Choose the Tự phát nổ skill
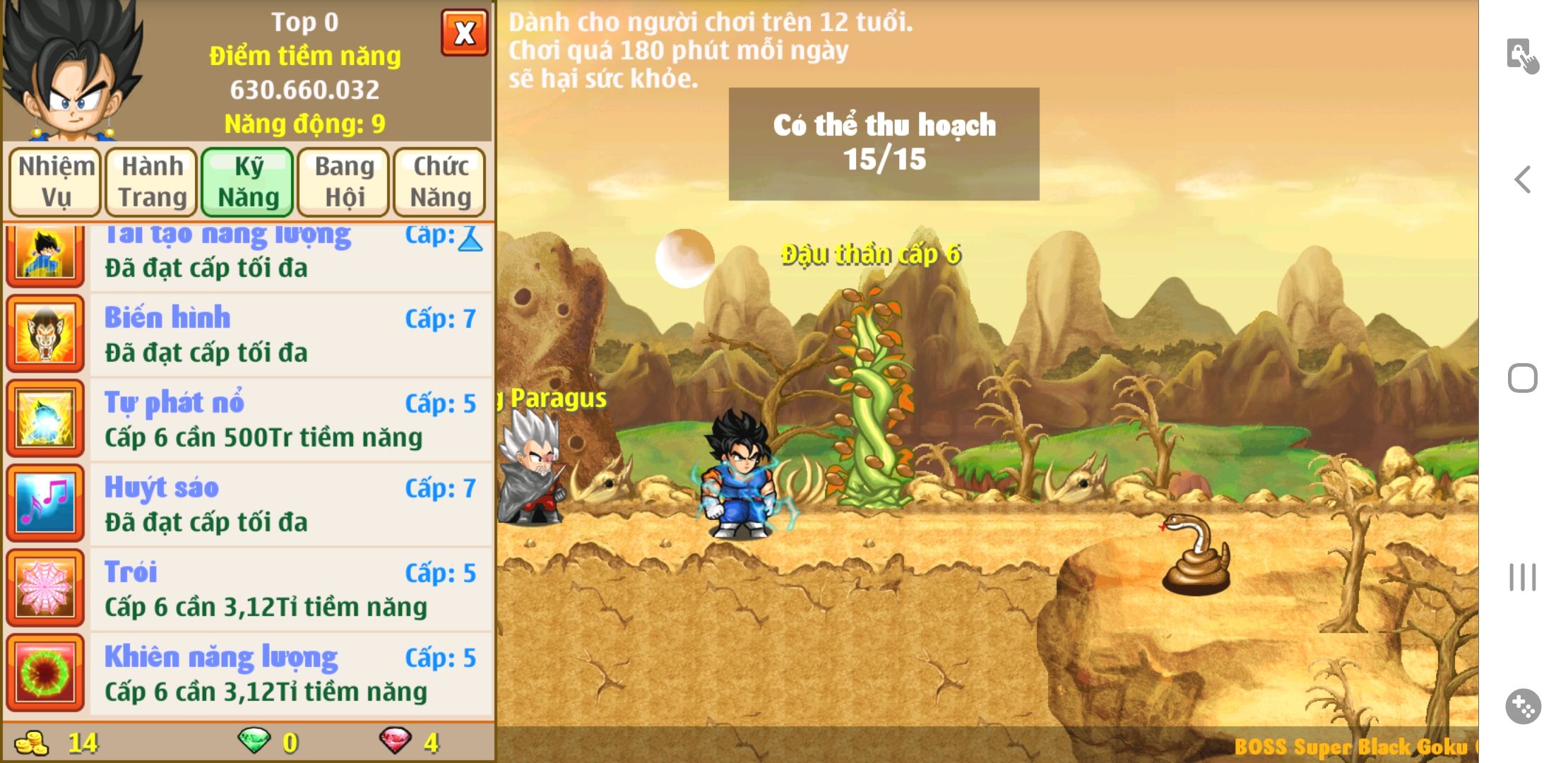The image size is (1568, 763). [x=290, y=420]
